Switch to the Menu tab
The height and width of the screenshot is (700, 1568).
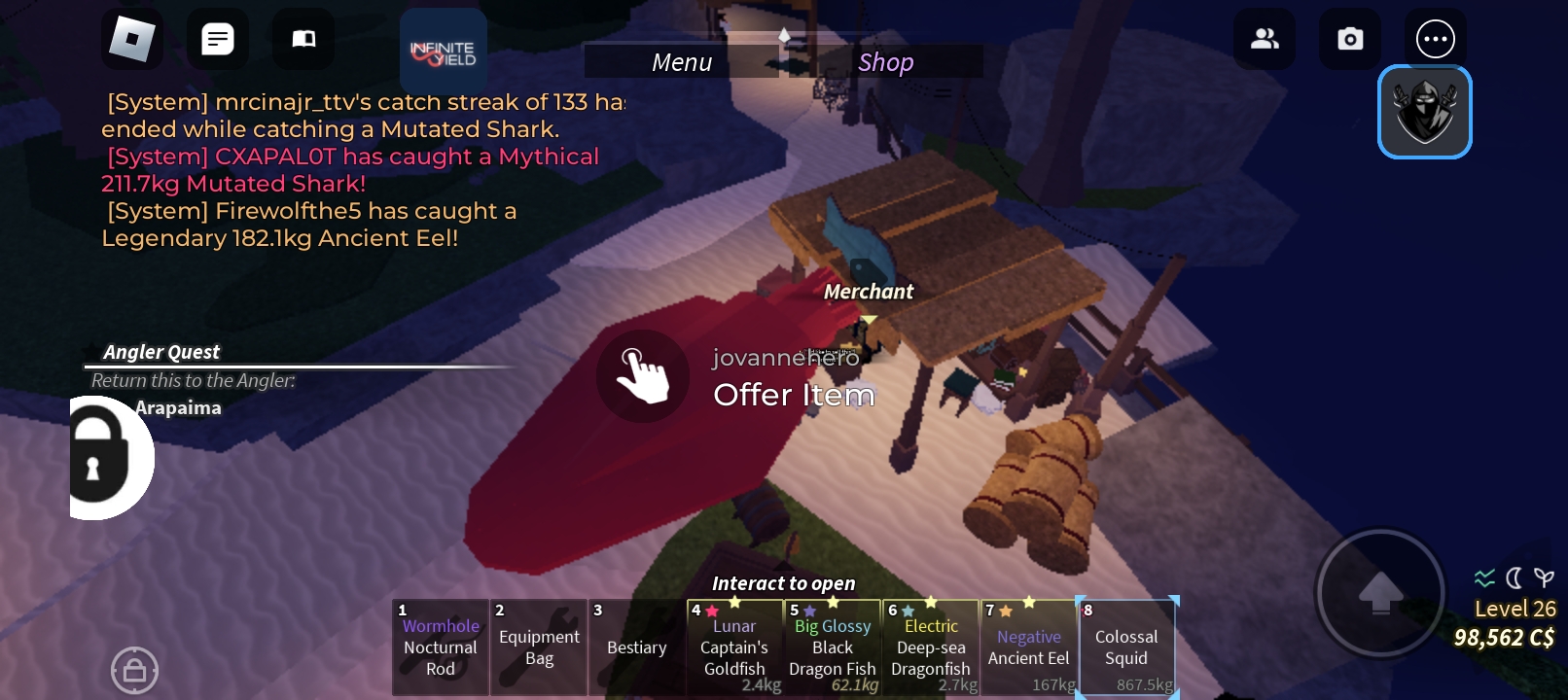tap(682, 62)
